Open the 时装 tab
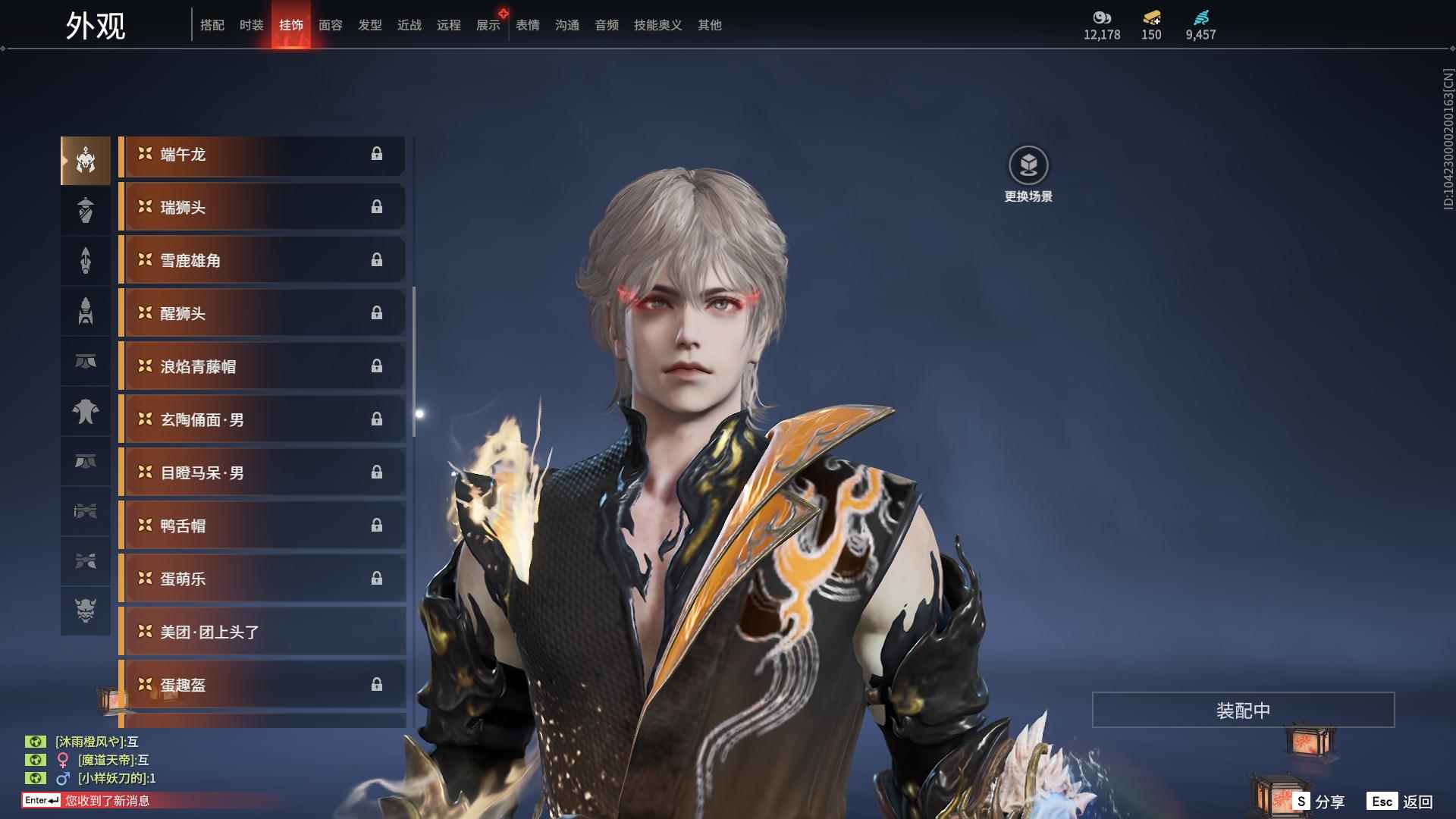This screenshot has width=1456, height=819. coord(251,25)
